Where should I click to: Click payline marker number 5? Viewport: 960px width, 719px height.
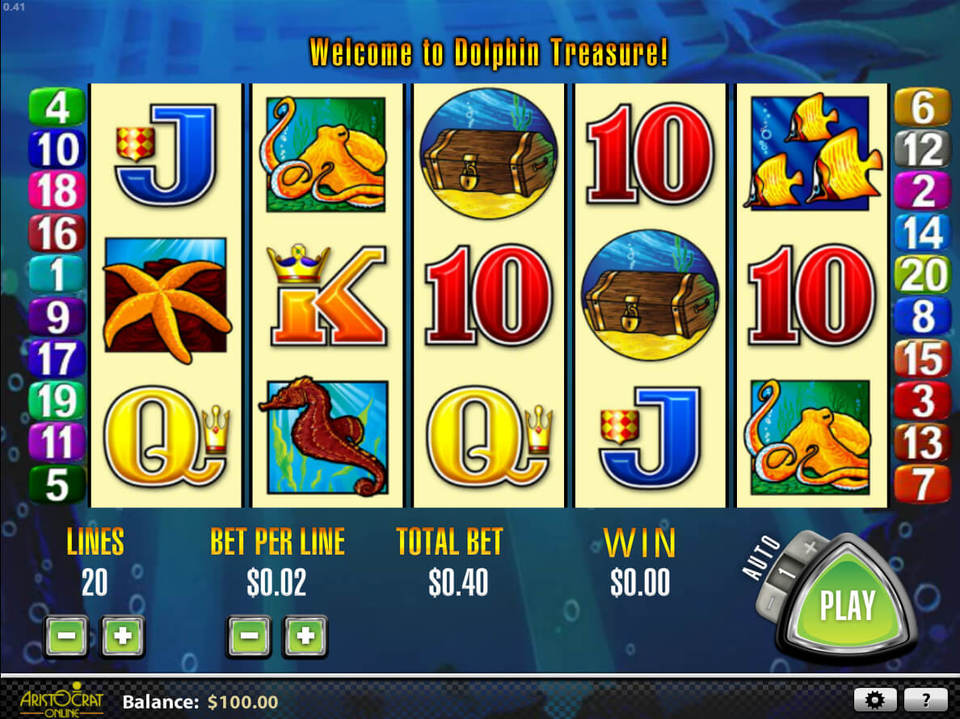coord(58,485)
